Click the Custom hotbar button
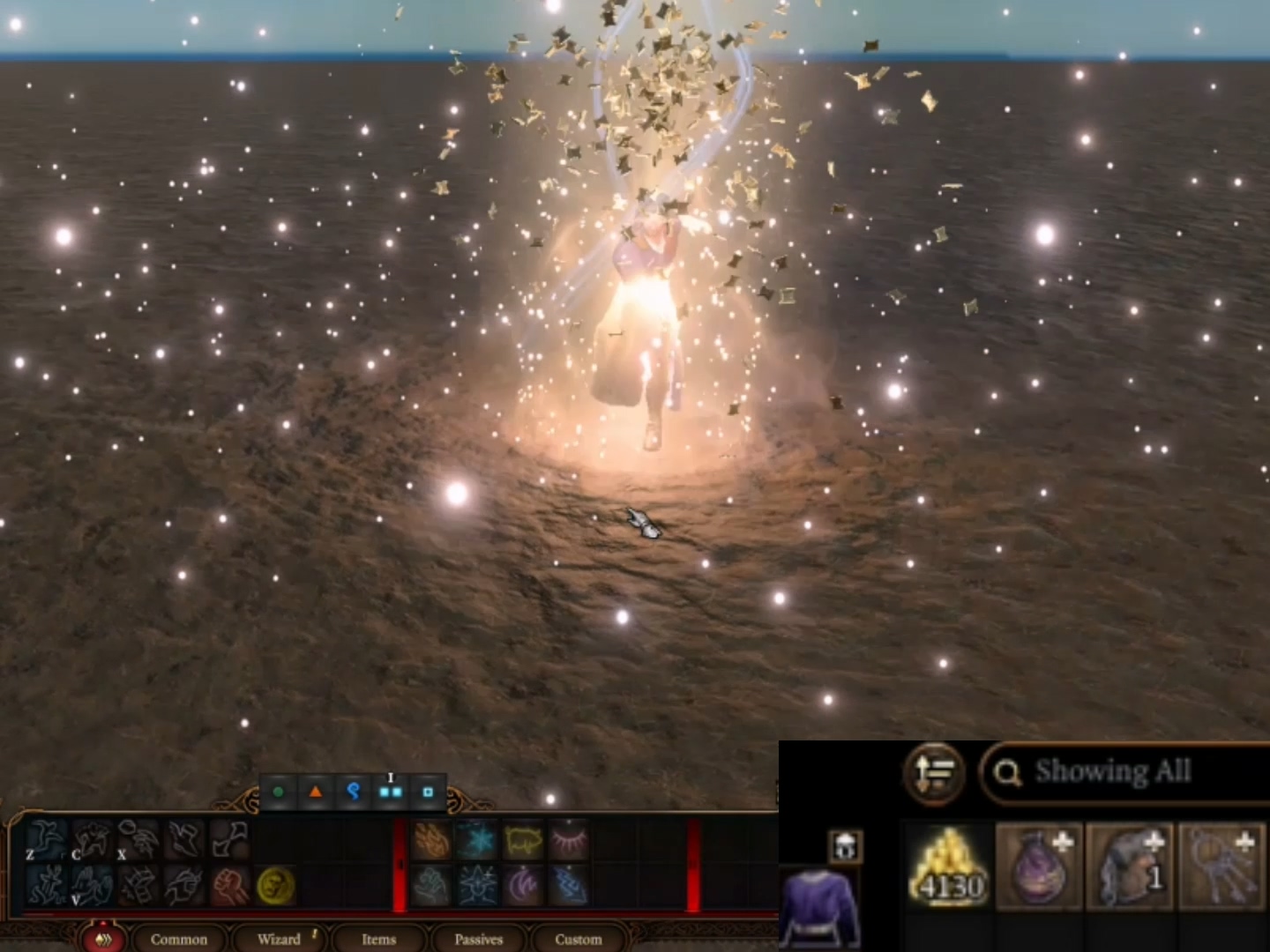The height and width of the screenshot is (952, 1270). coord(578,940)
